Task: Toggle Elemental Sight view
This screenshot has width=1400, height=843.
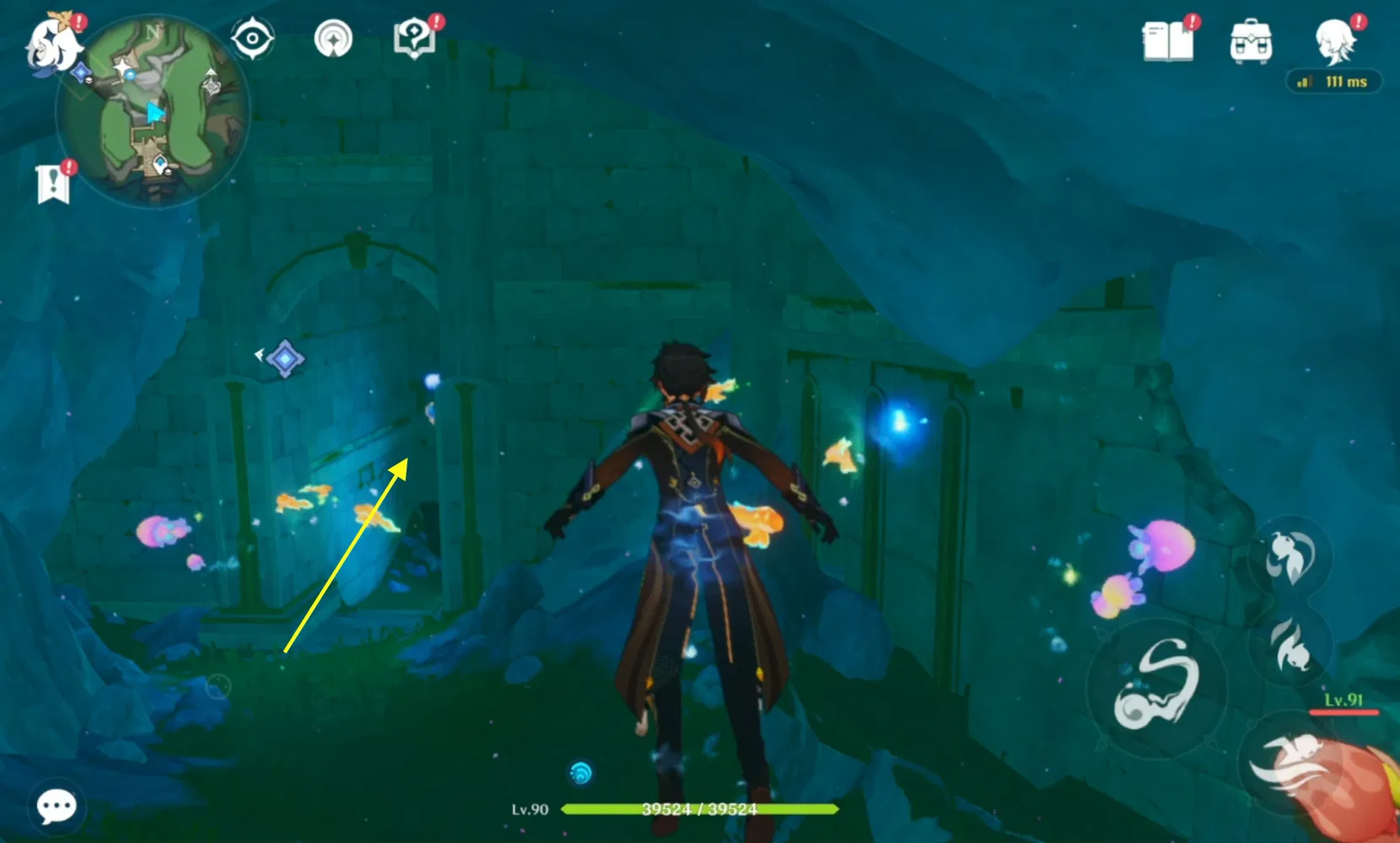Action: click(252, 40)
